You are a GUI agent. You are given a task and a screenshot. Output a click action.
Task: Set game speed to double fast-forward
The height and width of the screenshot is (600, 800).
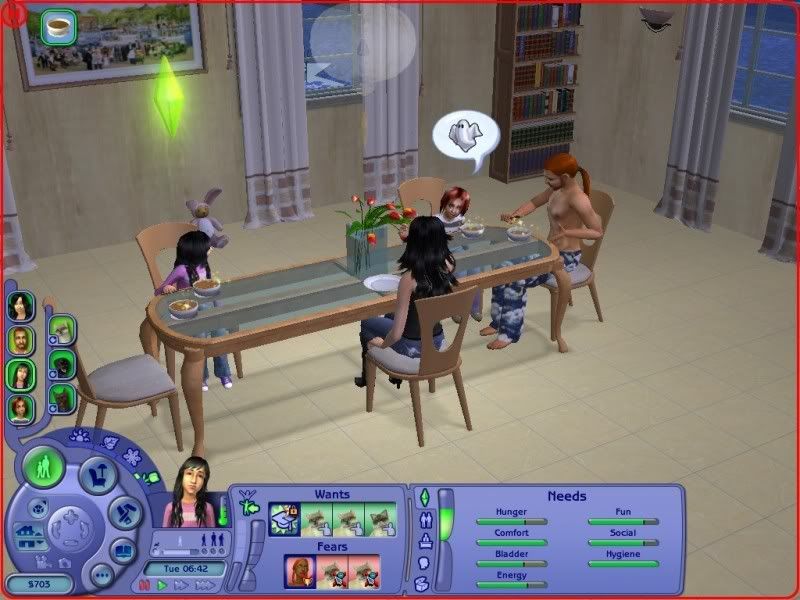tap(179, 585)
